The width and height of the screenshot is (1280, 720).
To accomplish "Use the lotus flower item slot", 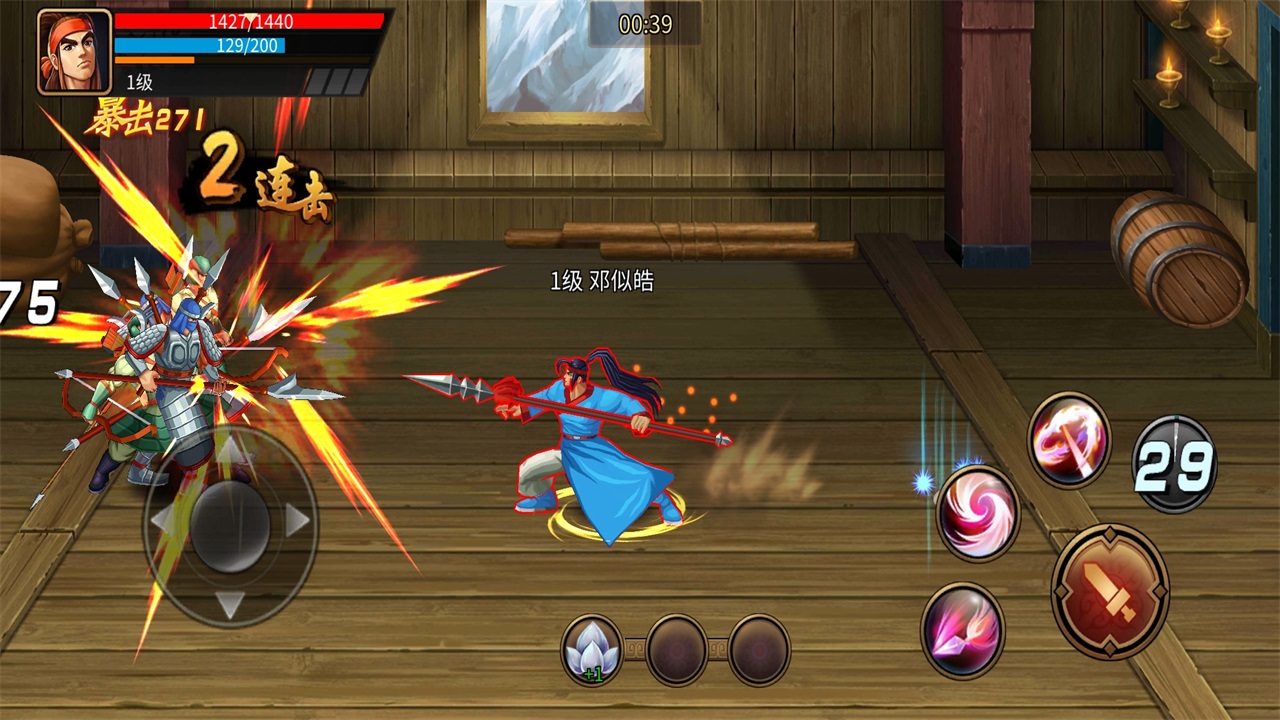I will coord(592,650).
